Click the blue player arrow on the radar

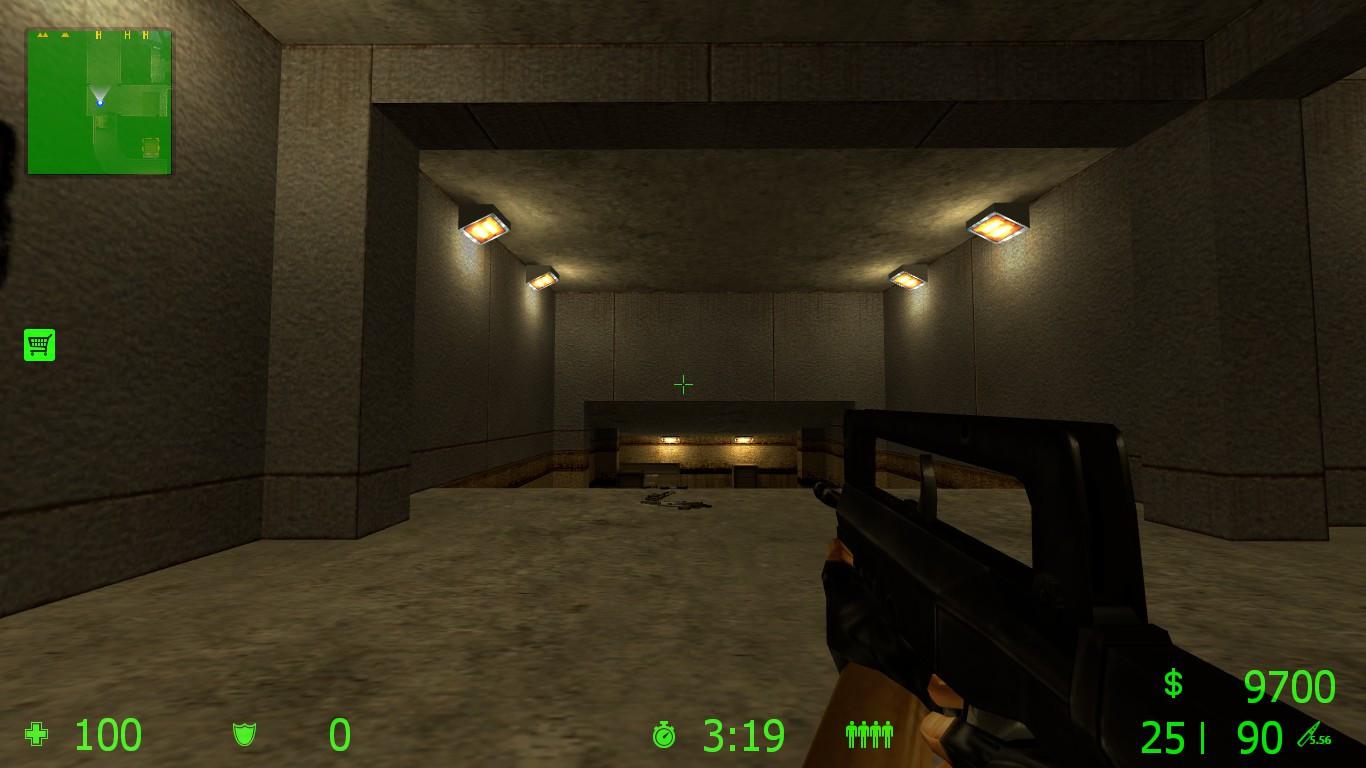click(x=100, y=101)
